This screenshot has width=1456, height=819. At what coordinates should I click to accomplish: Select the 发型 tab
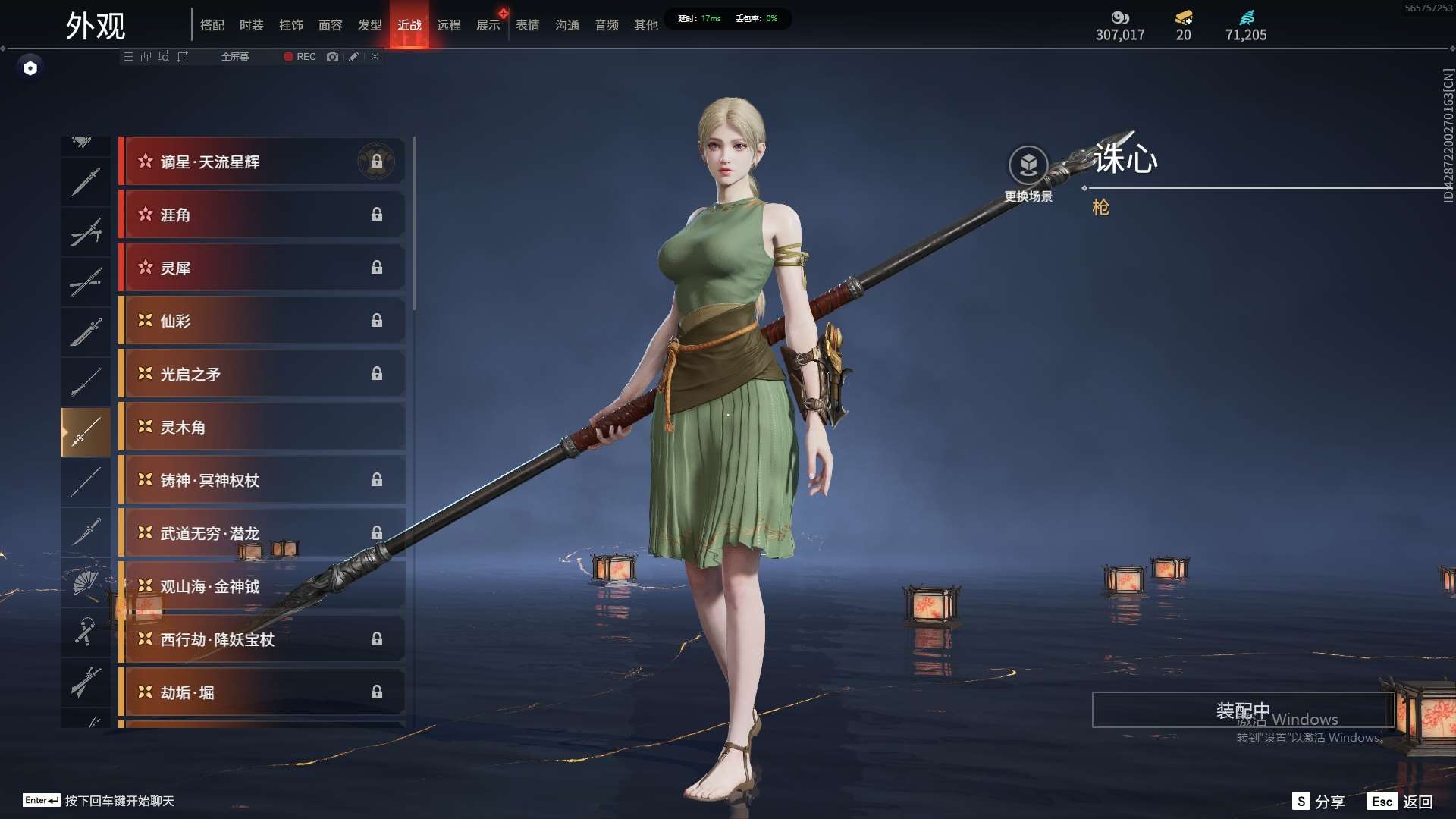(370, 25)
